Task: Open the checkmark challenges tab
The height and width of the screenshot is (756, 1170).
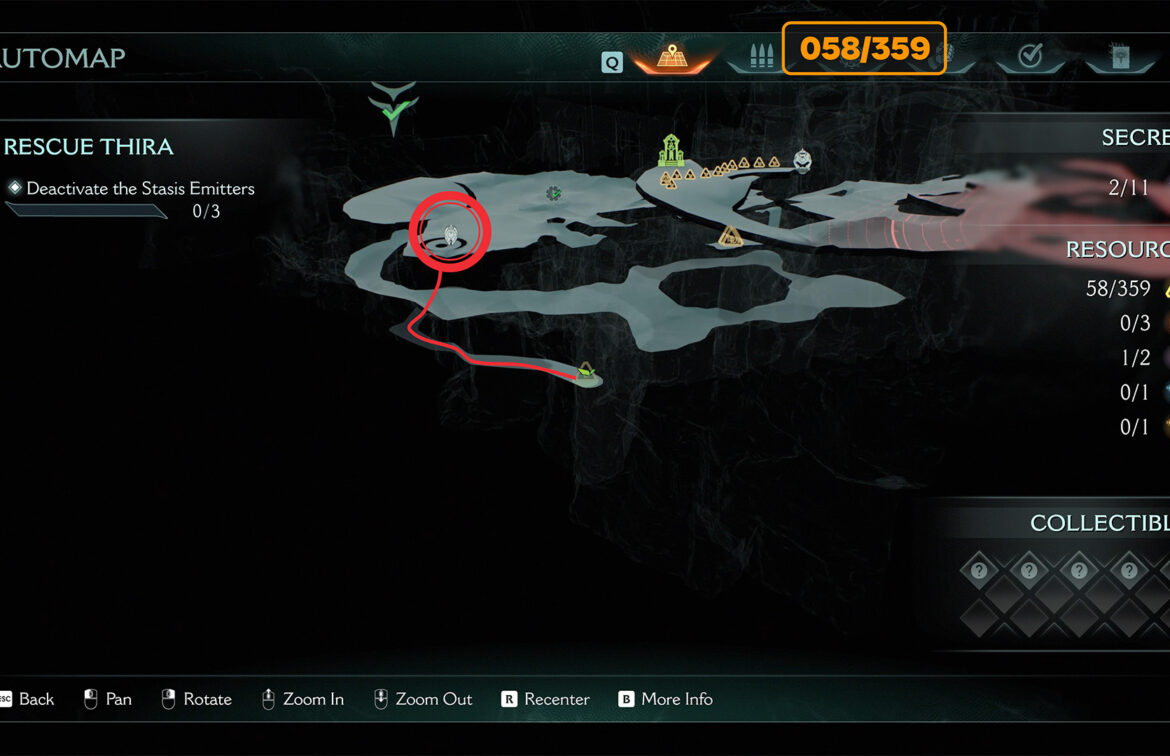Action: (1030, 56)
